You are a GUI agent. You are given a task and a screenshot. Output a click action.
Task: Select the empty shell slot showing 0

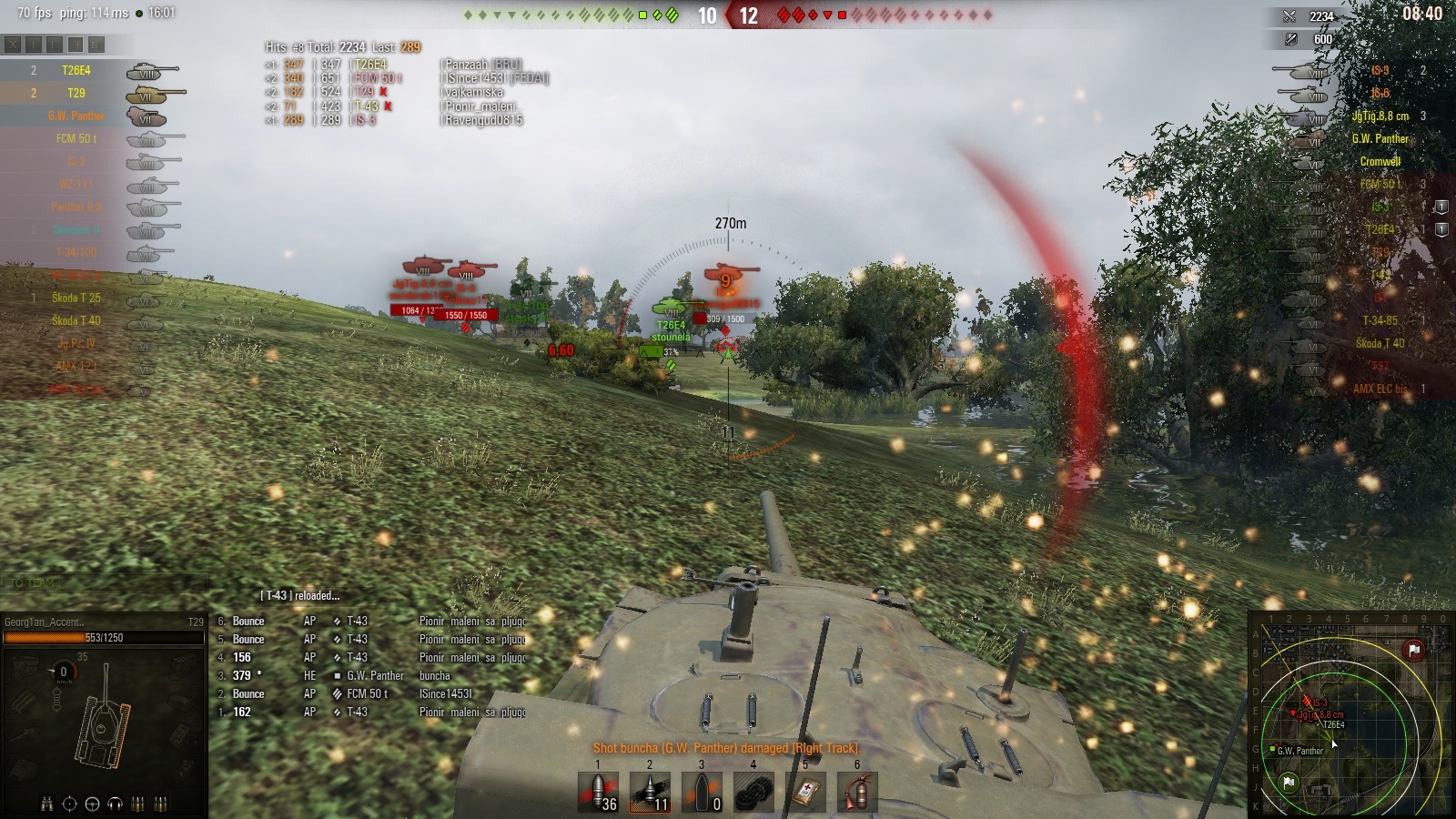point(702,792)
